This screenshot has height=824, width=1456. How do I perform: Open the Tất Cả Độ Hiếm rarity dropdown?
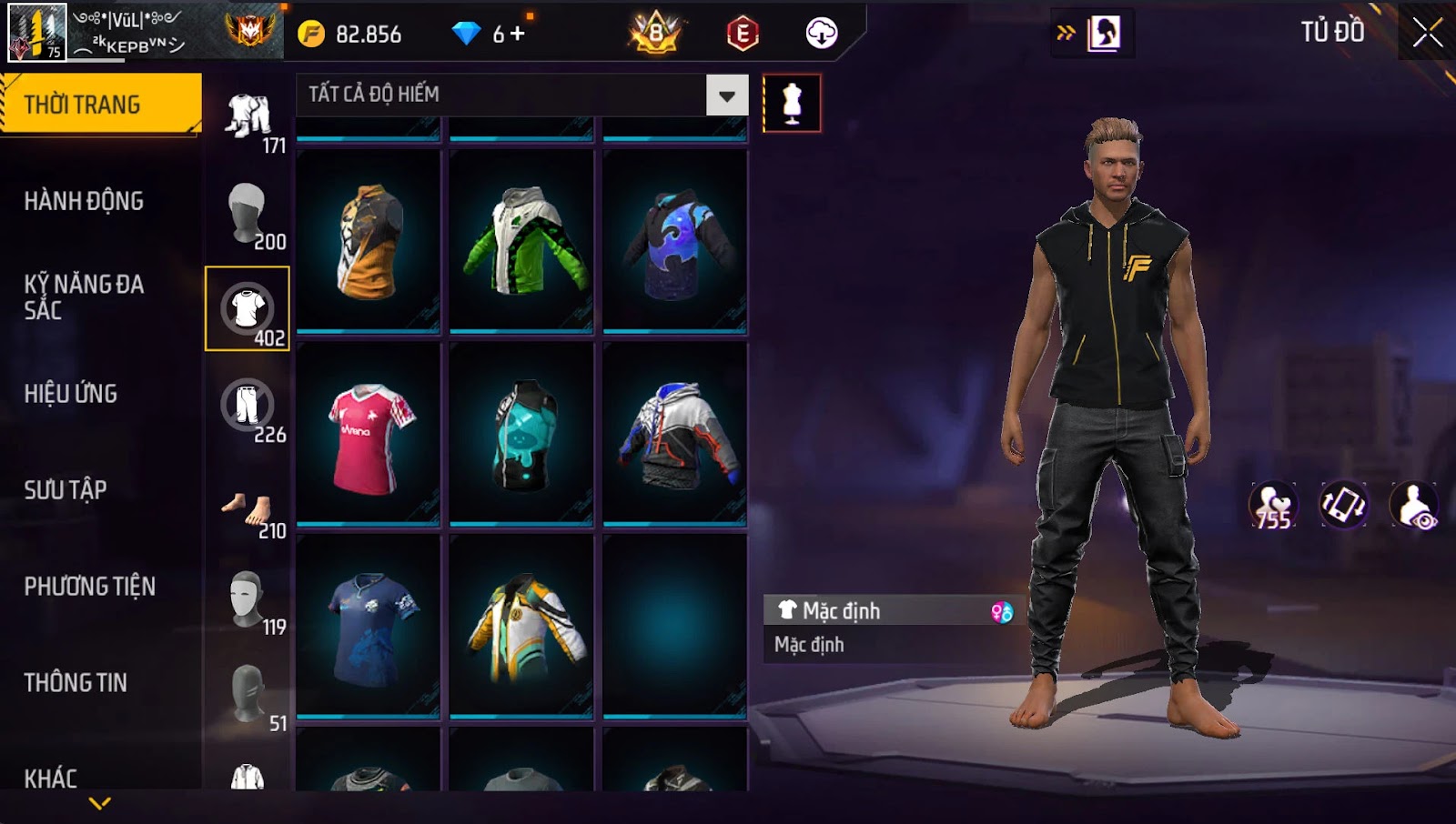(x=726, y=95)
